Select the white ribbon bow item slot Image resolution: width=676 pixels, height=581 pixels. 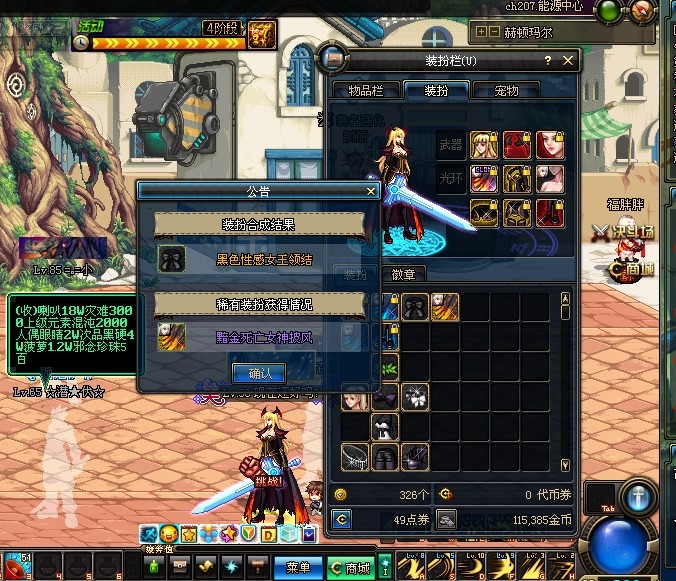pyautogui.click(x=415, y=397)
